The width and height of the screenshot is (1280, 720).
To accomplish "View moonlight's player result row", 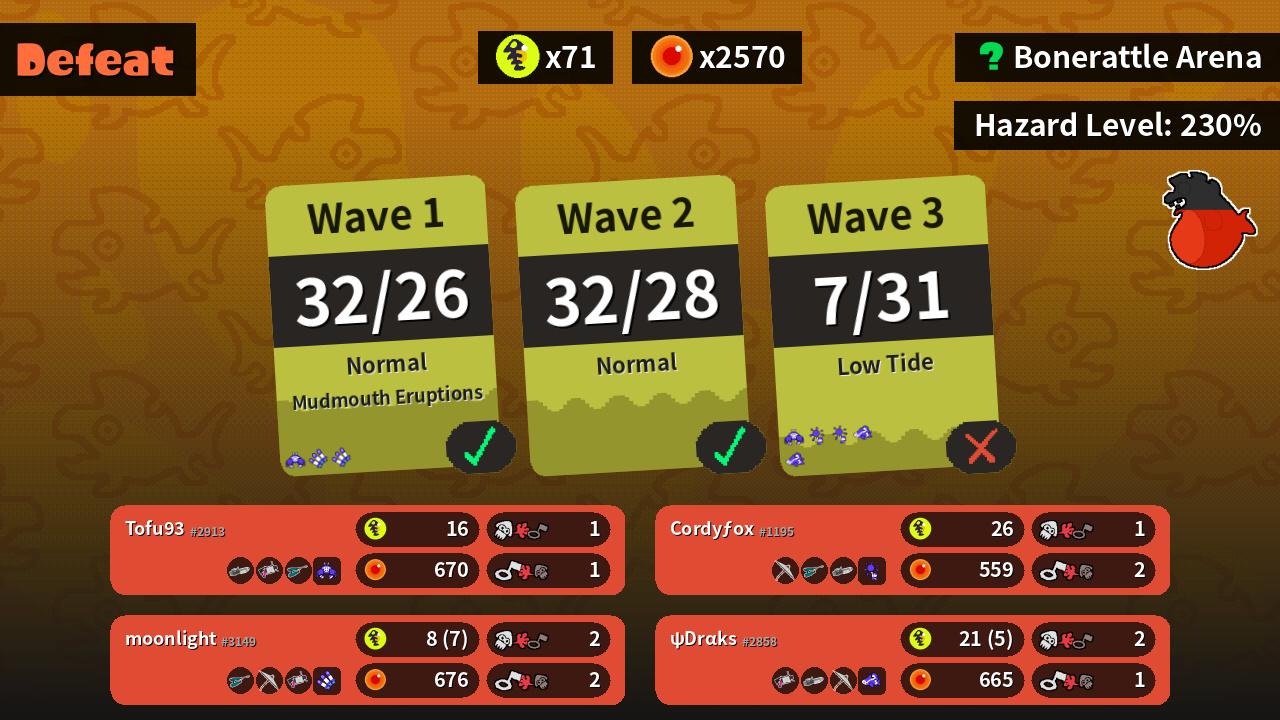I will pyautogui.click(x=367, y=660).
